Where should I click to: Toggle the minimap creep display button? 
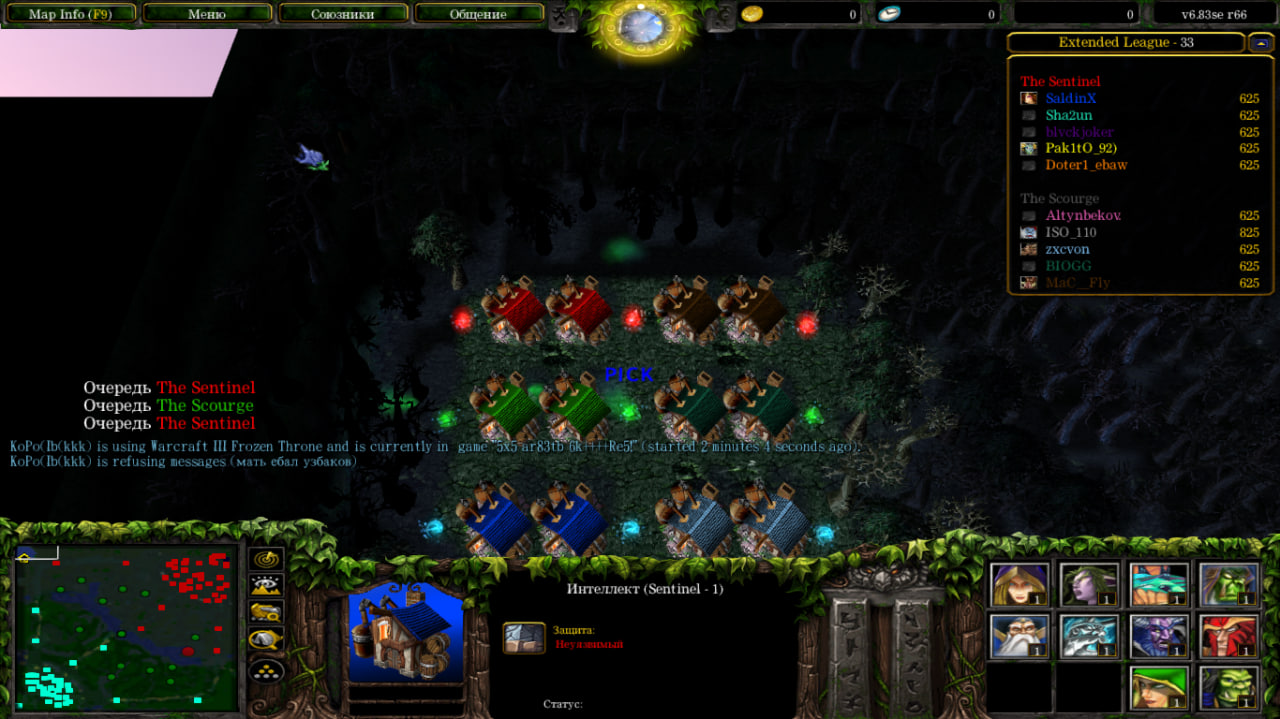(267, 639)
